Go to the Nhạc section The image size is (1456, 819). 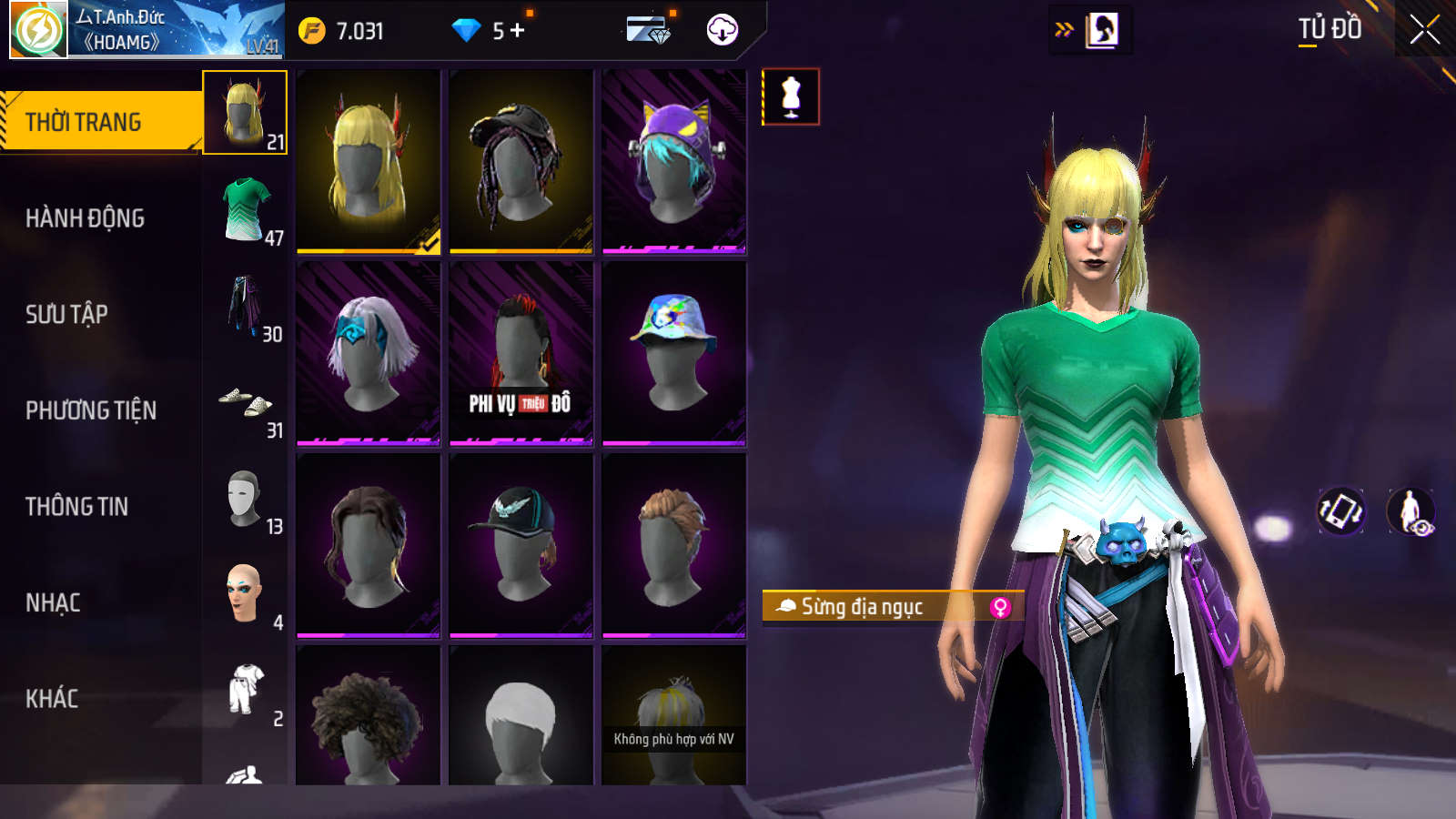53,602
